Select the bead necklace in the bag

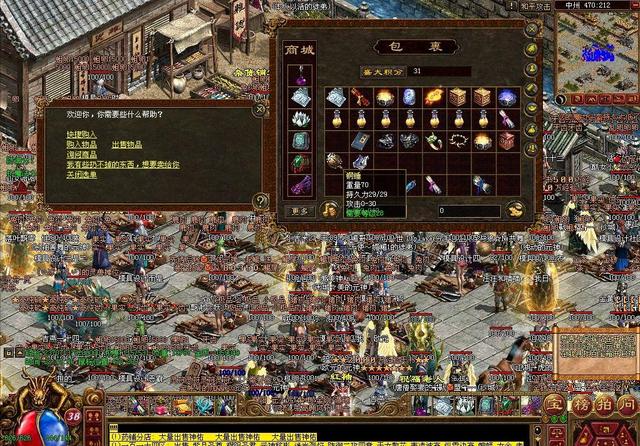pos(458,141)
